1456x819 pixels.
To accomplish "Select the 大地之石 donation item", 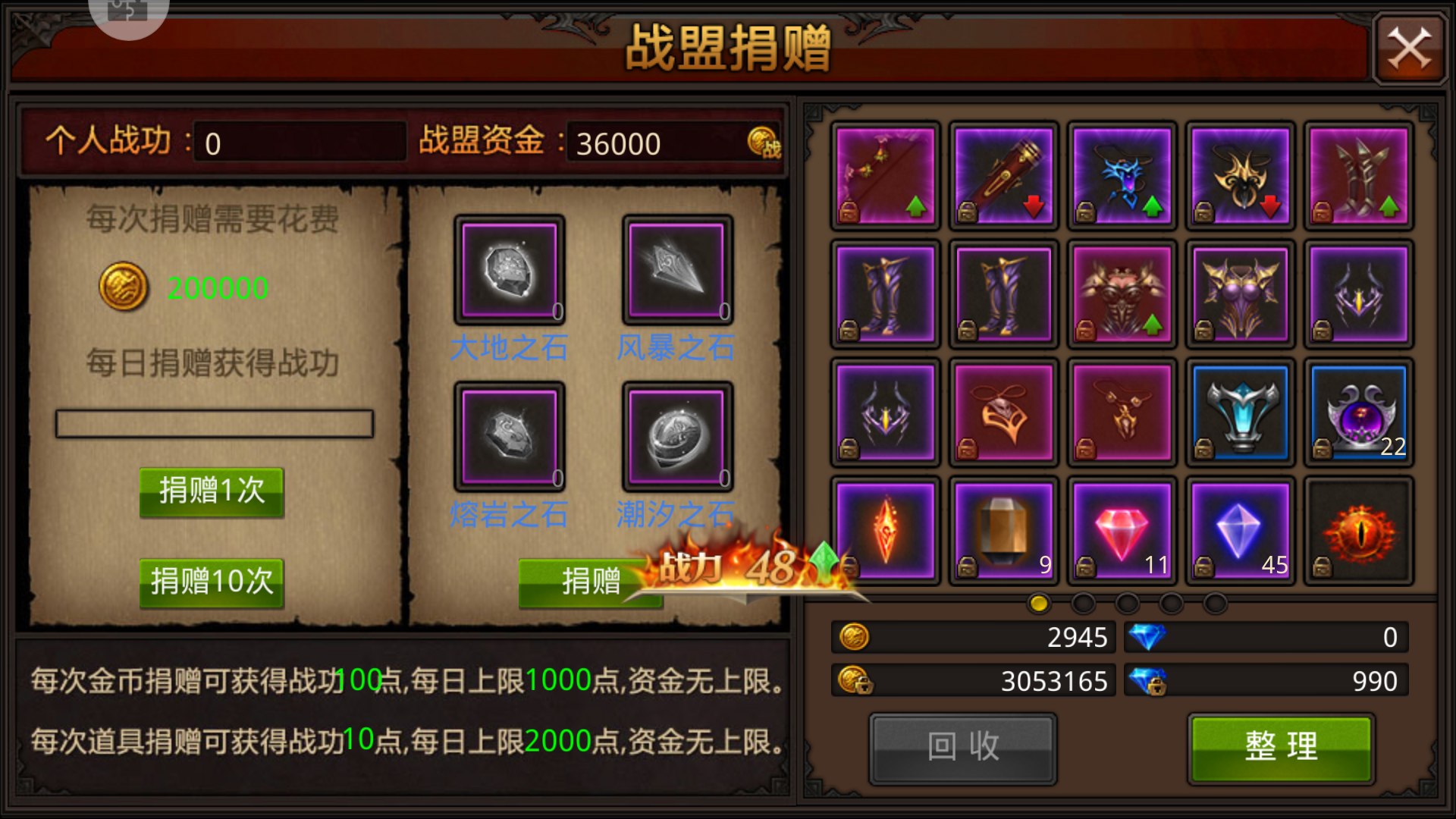I will point(508,271).
